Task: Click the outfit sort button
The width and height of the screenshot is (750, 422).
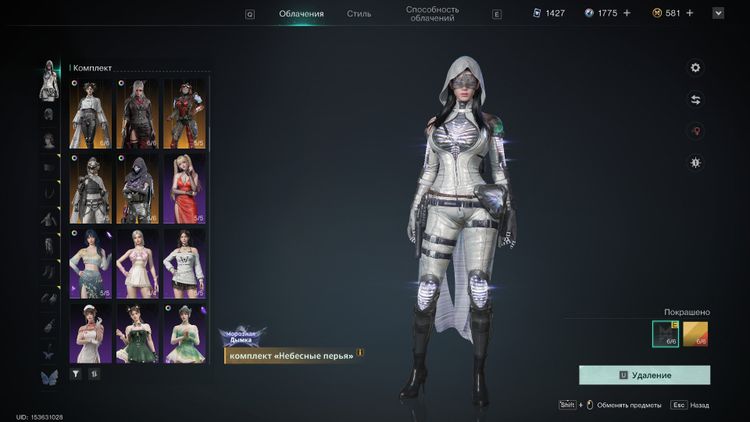Action: click(x=94, y=373)
